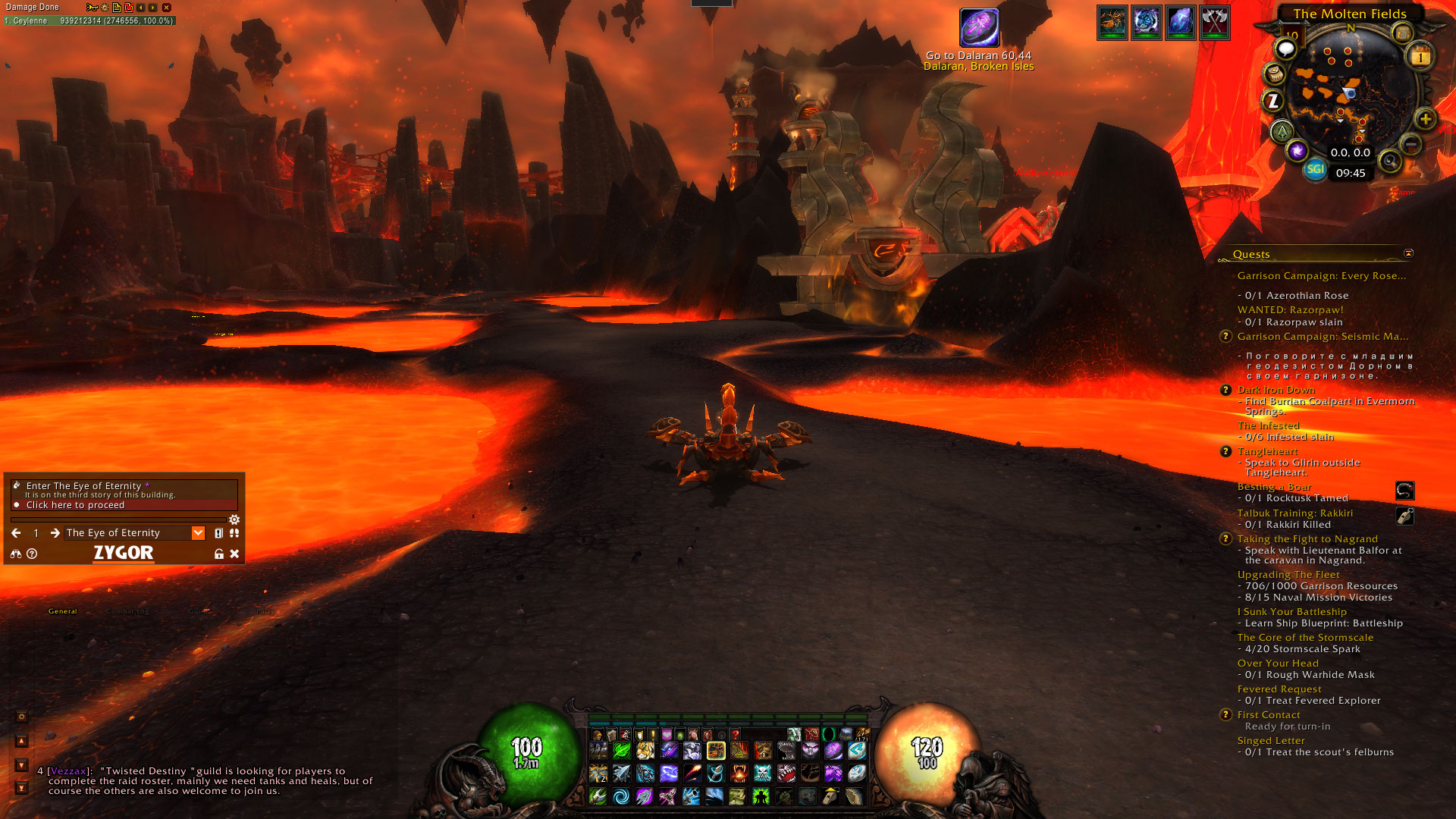The height and width of the screenshot is (819, 1456).
Task: Advance to the next Zygor guide step
Action: (55, 533)
